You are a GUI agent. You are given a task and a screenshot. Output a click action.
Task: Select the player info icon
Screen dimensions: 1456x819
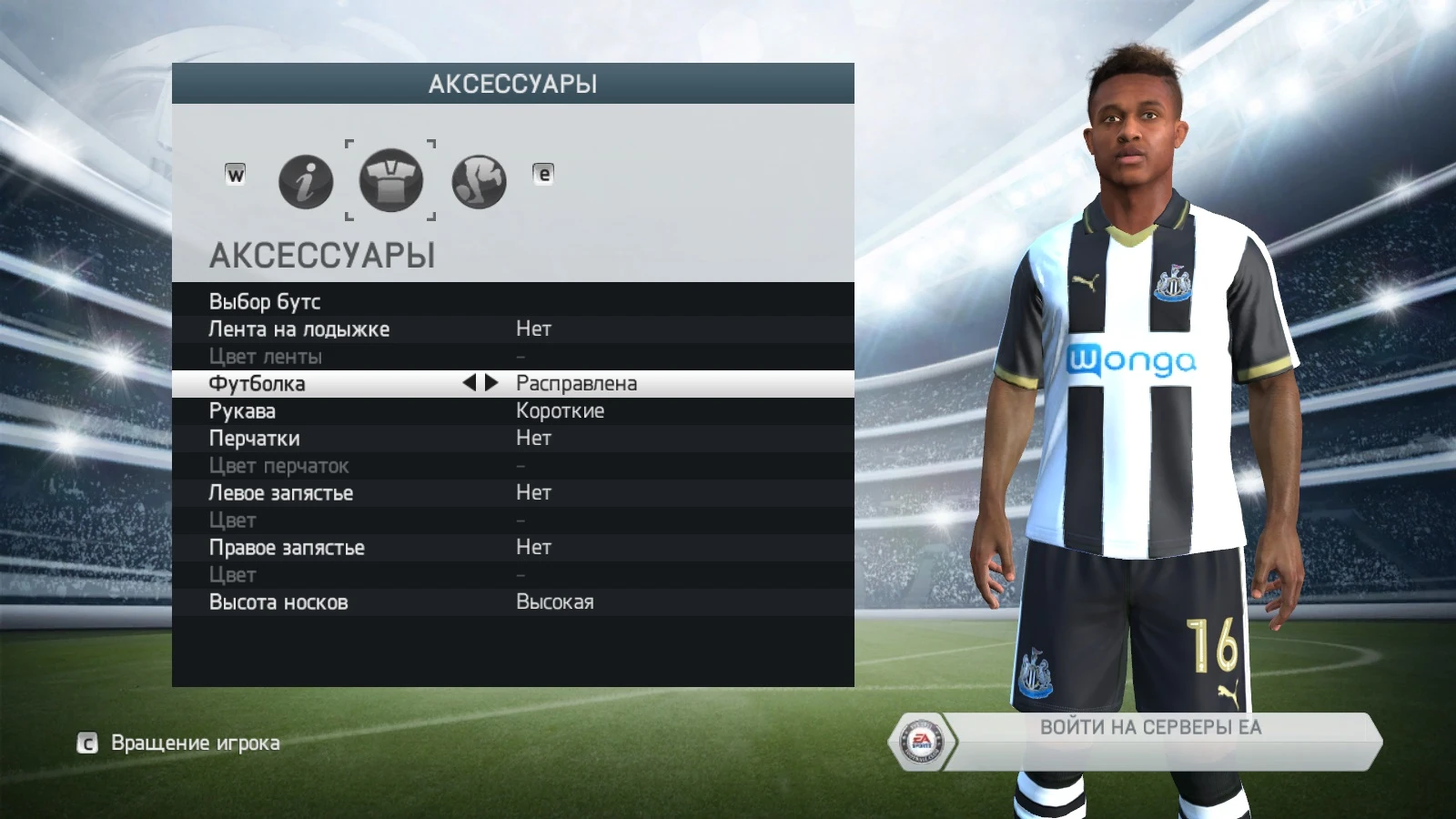(x=304, y=180)
